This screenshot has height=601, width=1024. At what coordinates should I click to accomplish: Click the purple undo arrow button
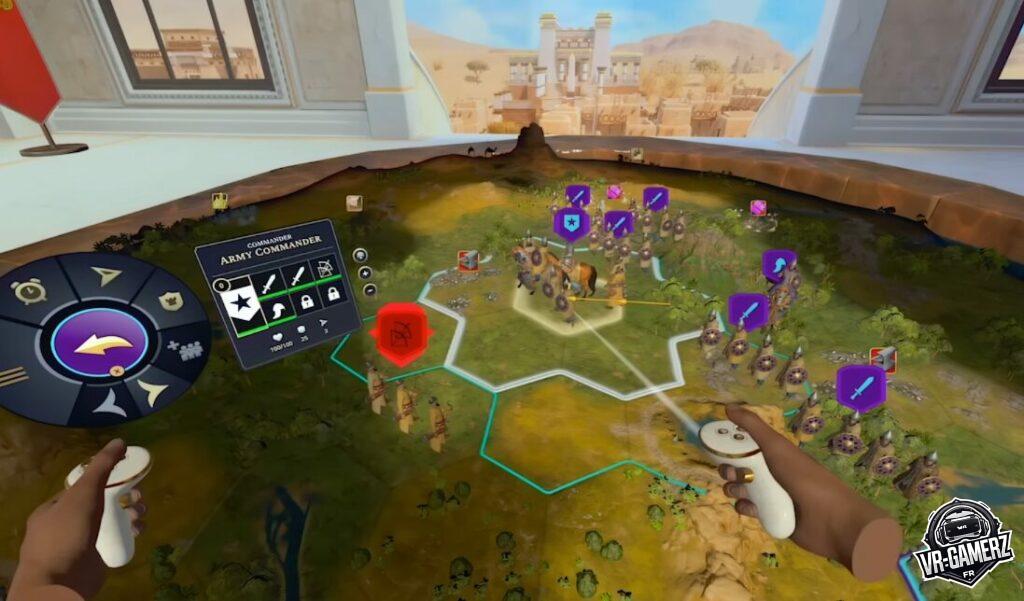point(99,344)
